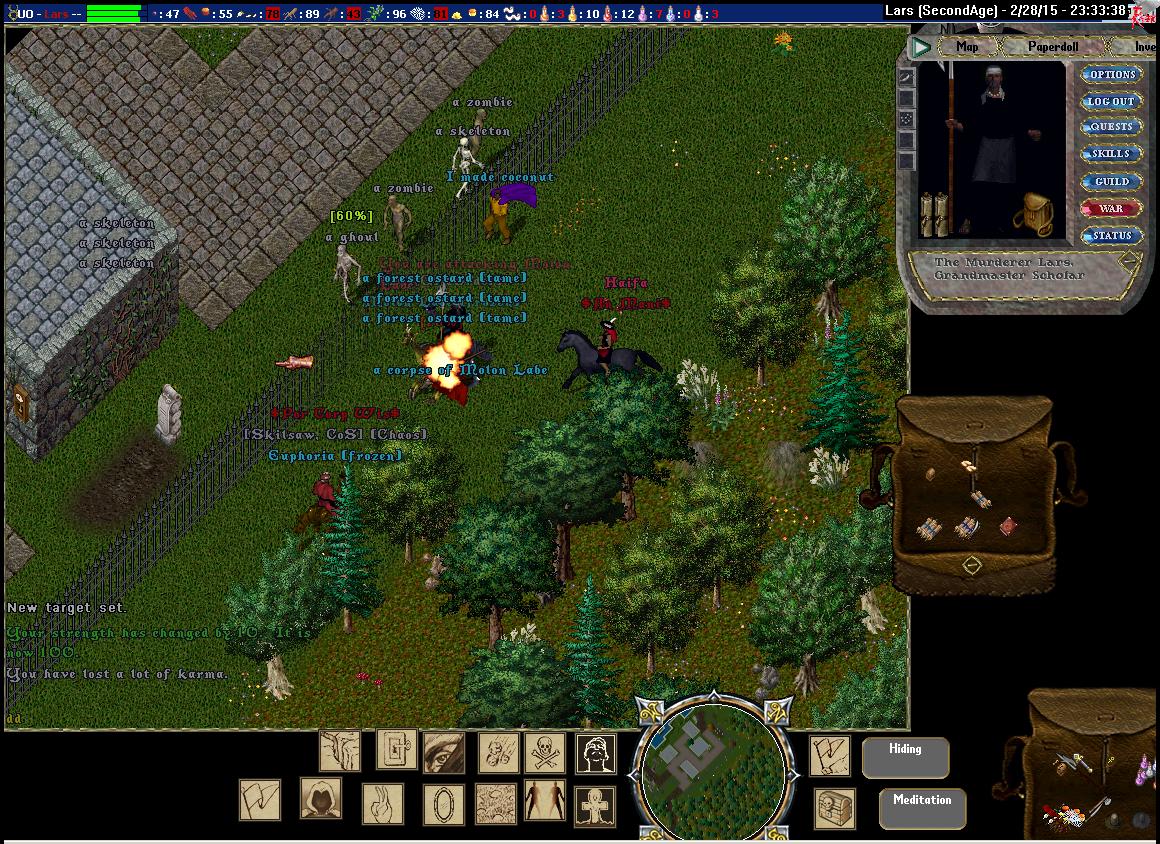
Task: Use the eye spell icon
Action: (x=443, y=752)
